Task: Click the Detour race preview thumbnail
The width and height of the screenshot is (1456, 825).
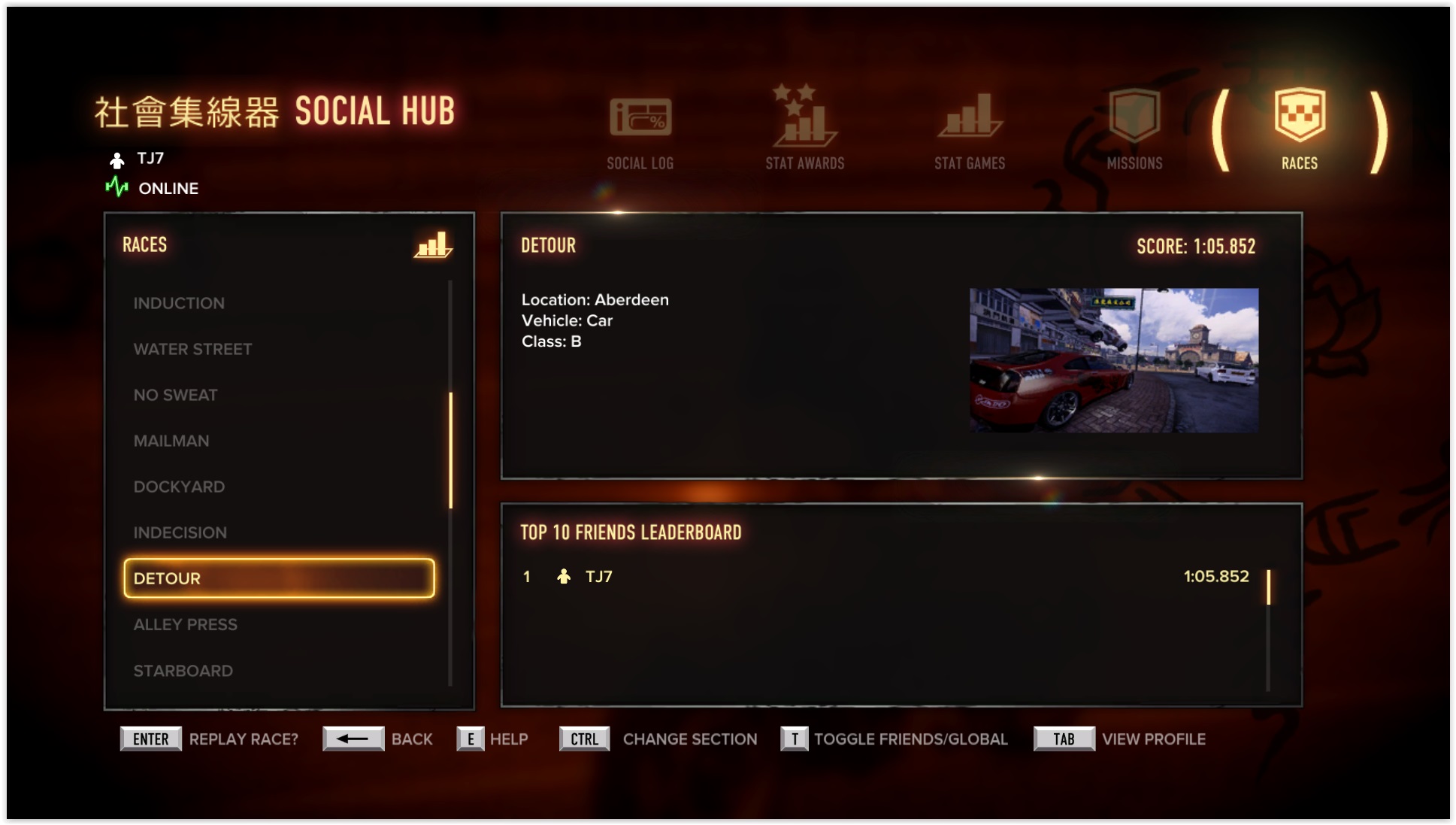Action: (x=1113, y=360)
